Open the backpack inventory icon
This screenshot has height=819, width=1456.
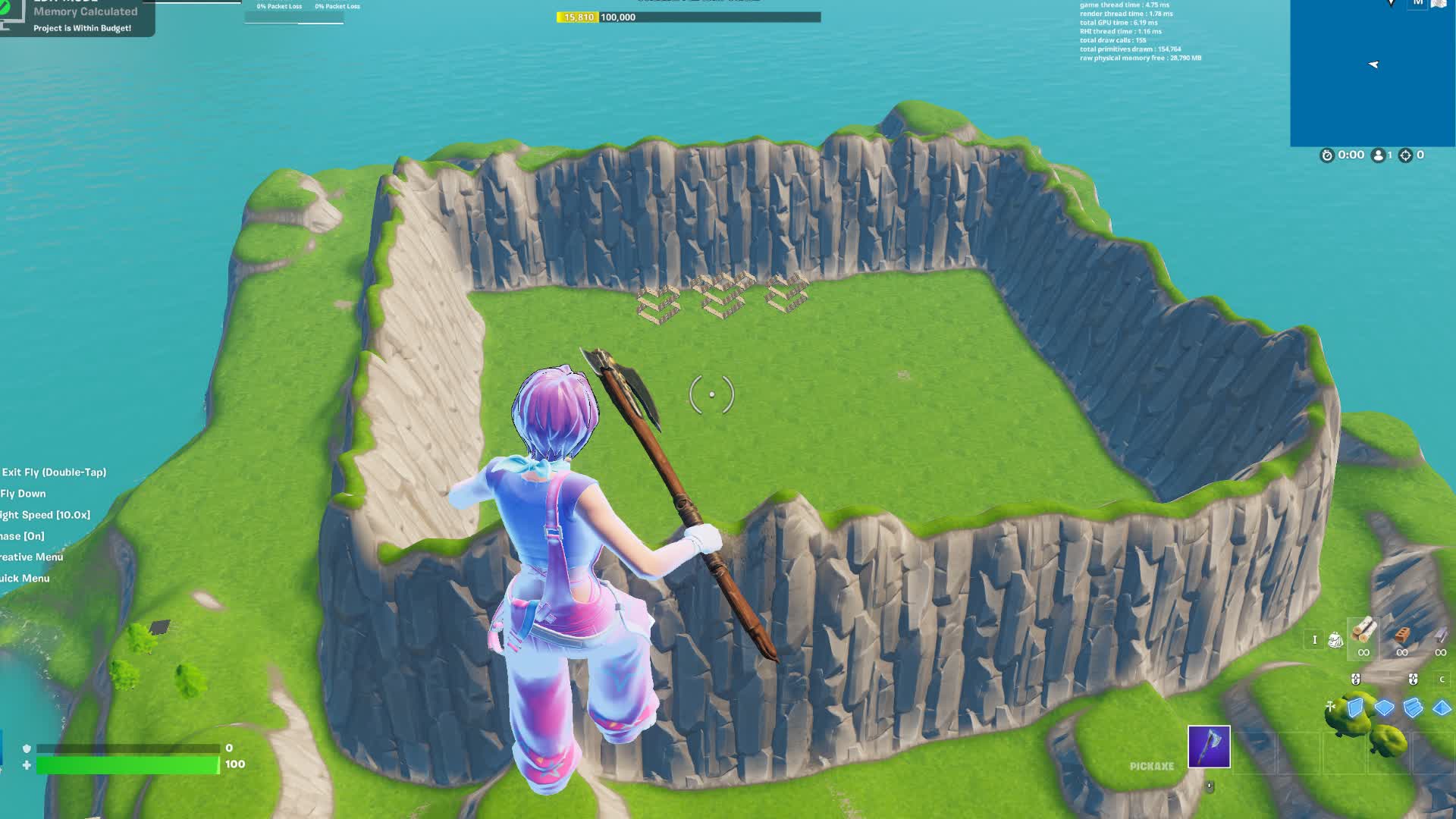tap(1336, 639)
